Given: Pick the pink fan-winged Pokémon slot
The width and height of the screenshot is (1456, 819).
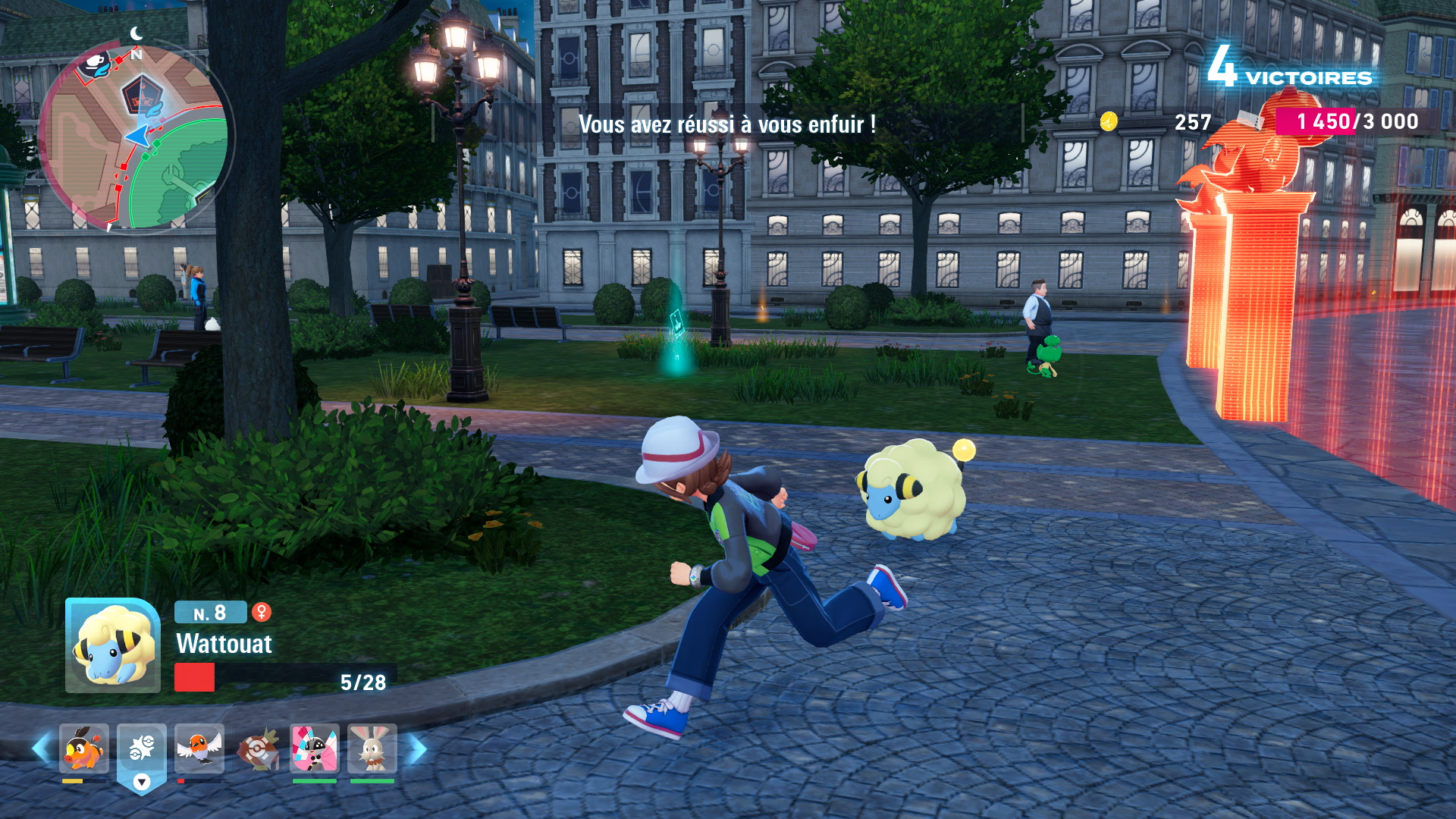Looking at the screenshot, I should 315,748.
